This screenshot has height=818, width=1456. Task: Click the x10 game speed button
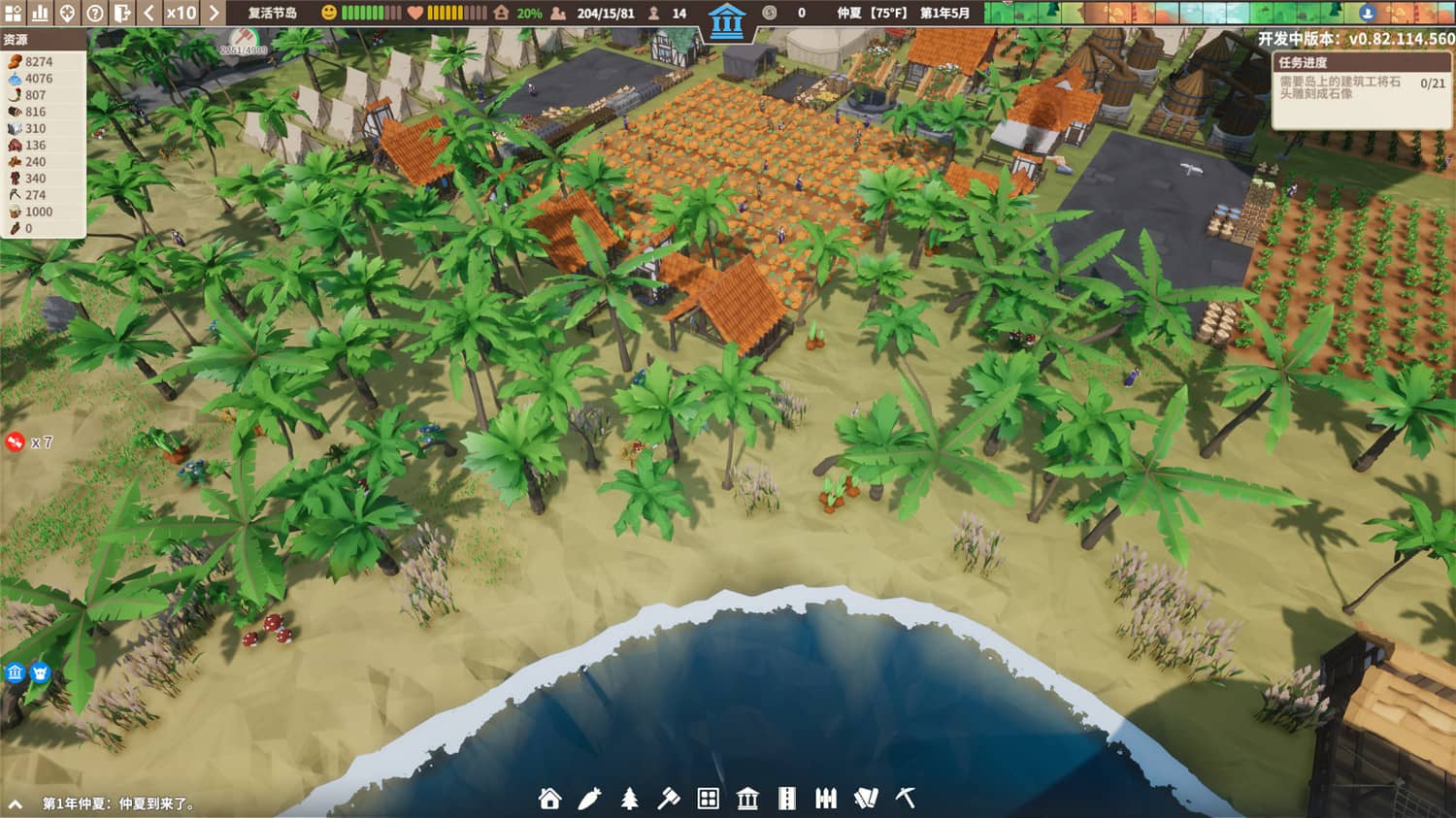tap(181, 14)
